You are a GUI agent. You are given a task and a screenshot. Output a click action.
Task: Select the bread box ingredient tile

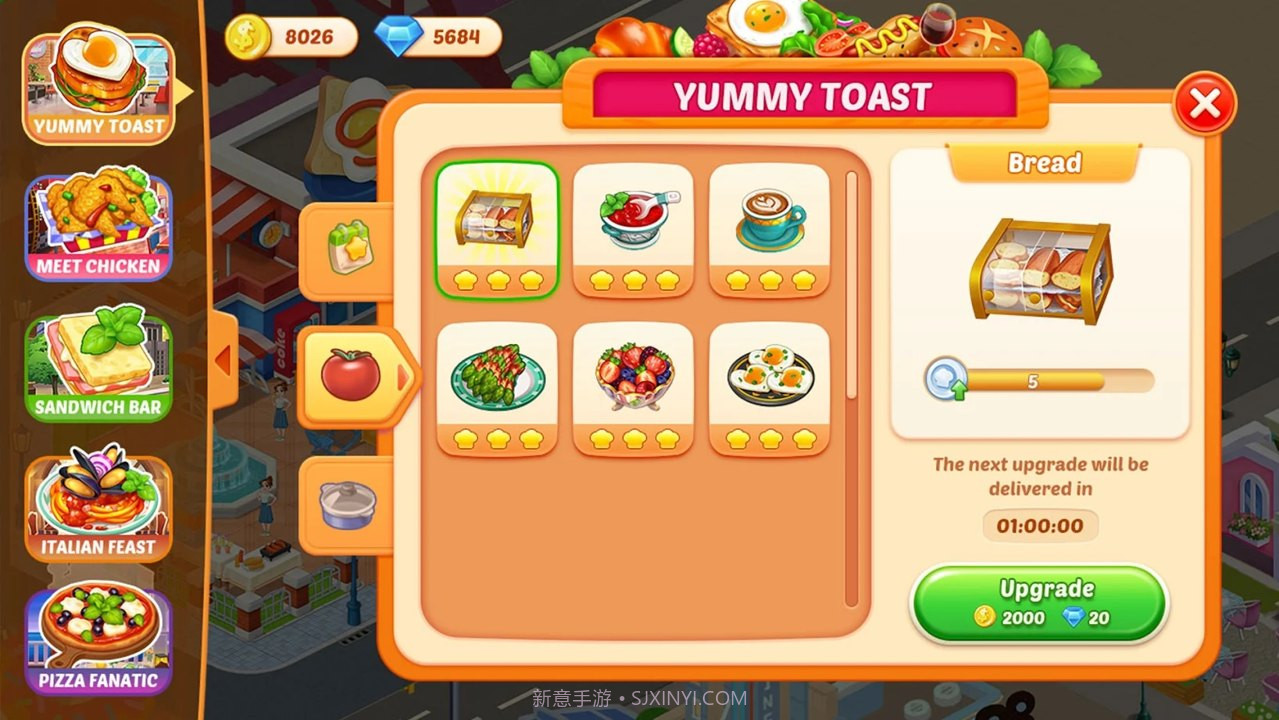497,230
